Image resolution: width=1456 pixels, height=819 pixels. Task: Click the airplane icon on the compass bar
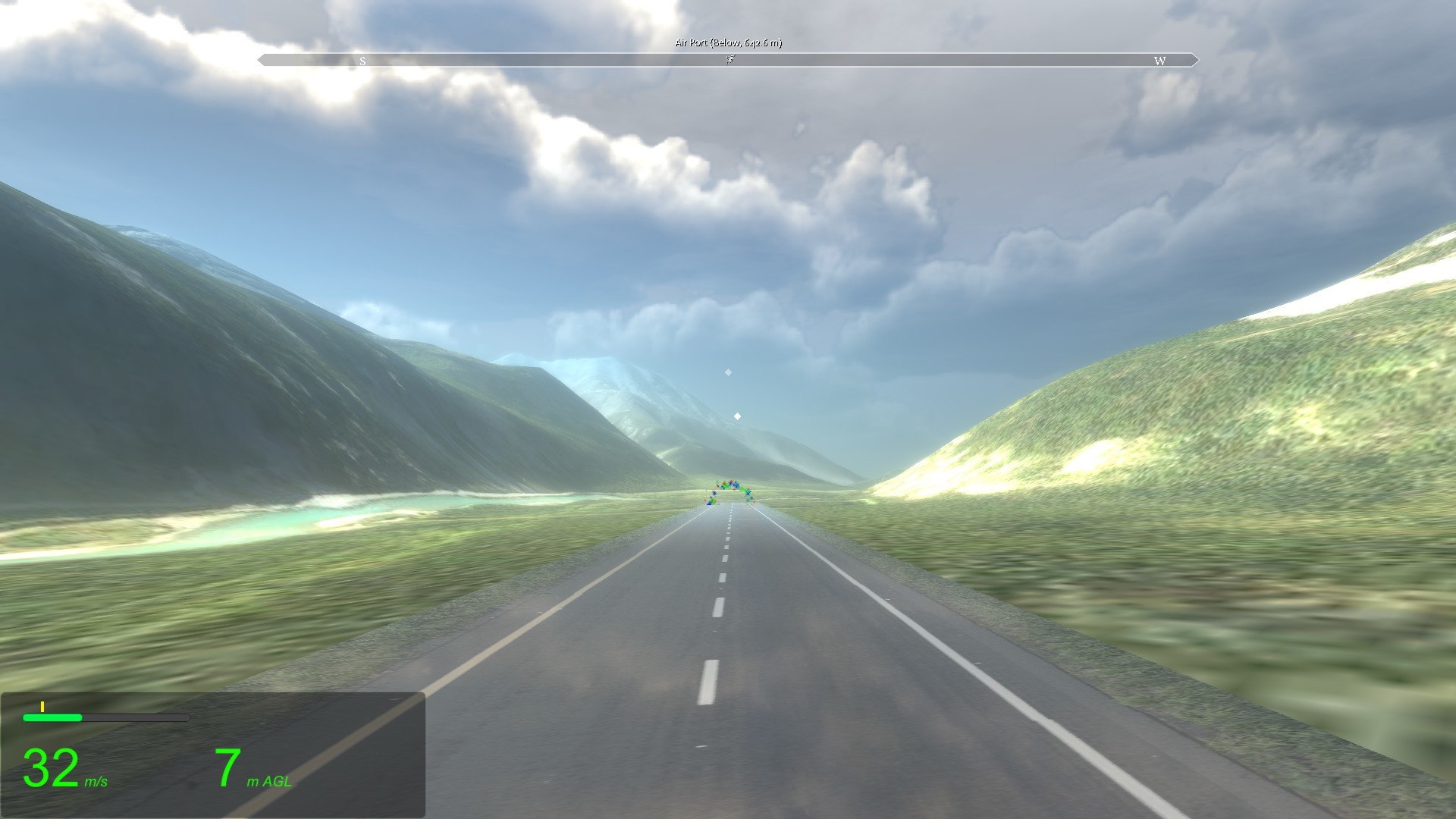(x=730, y=59)
